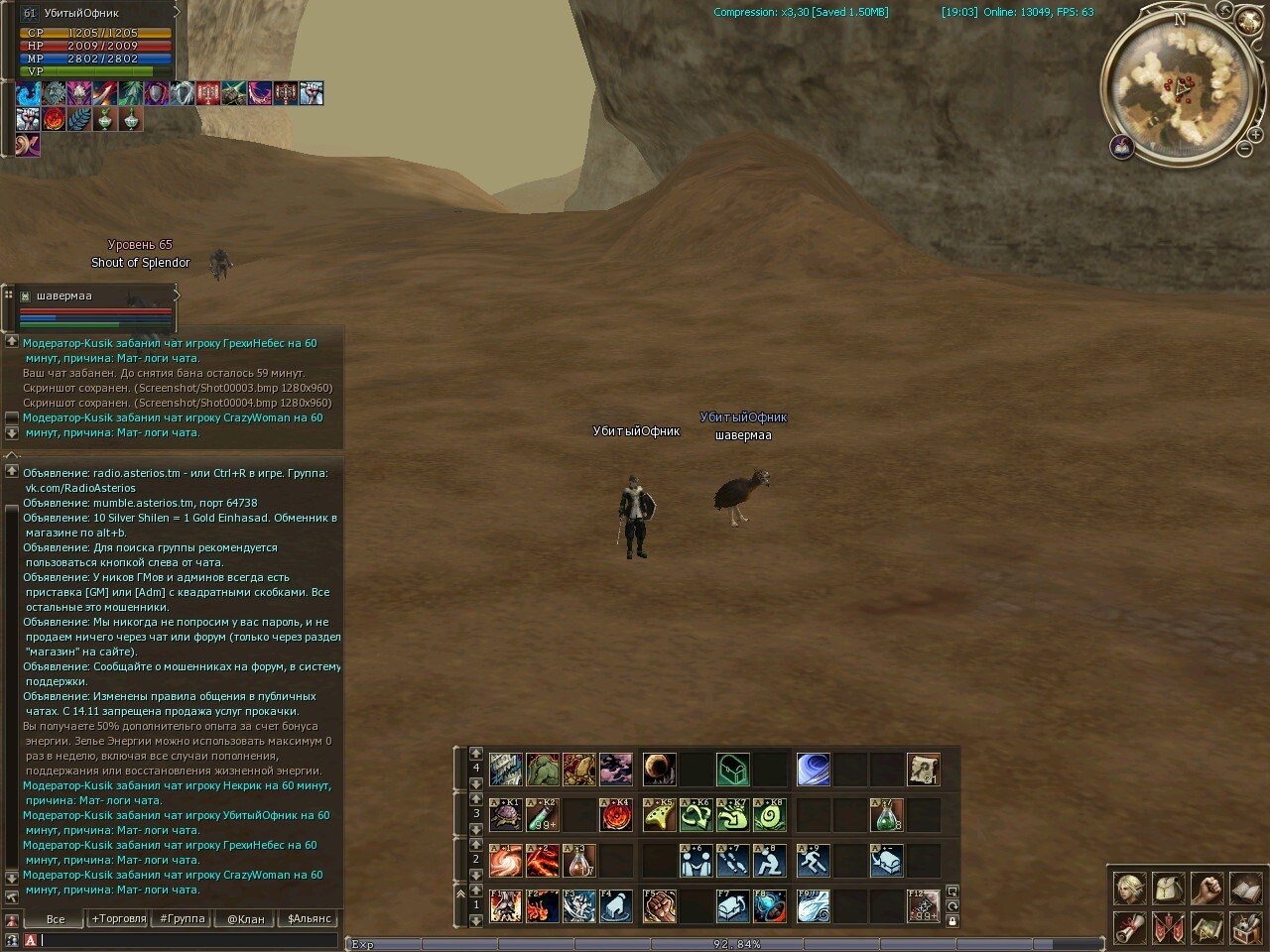
Task: Zoom out the minimap with minus button
Action: click(1244, 149)
